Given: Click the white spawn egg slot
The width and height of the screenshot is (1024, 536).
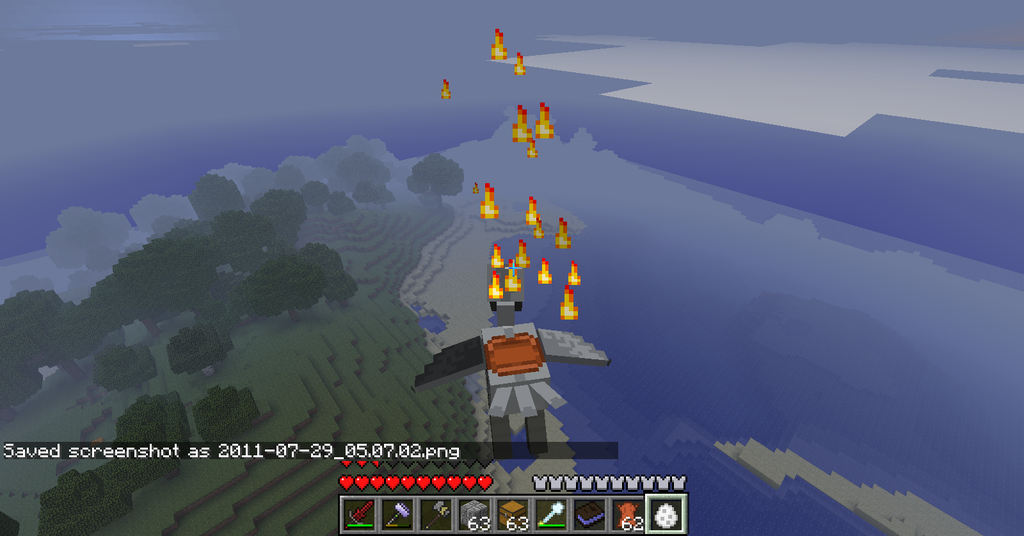Looking at the screenshot, I should pos(666,514).
